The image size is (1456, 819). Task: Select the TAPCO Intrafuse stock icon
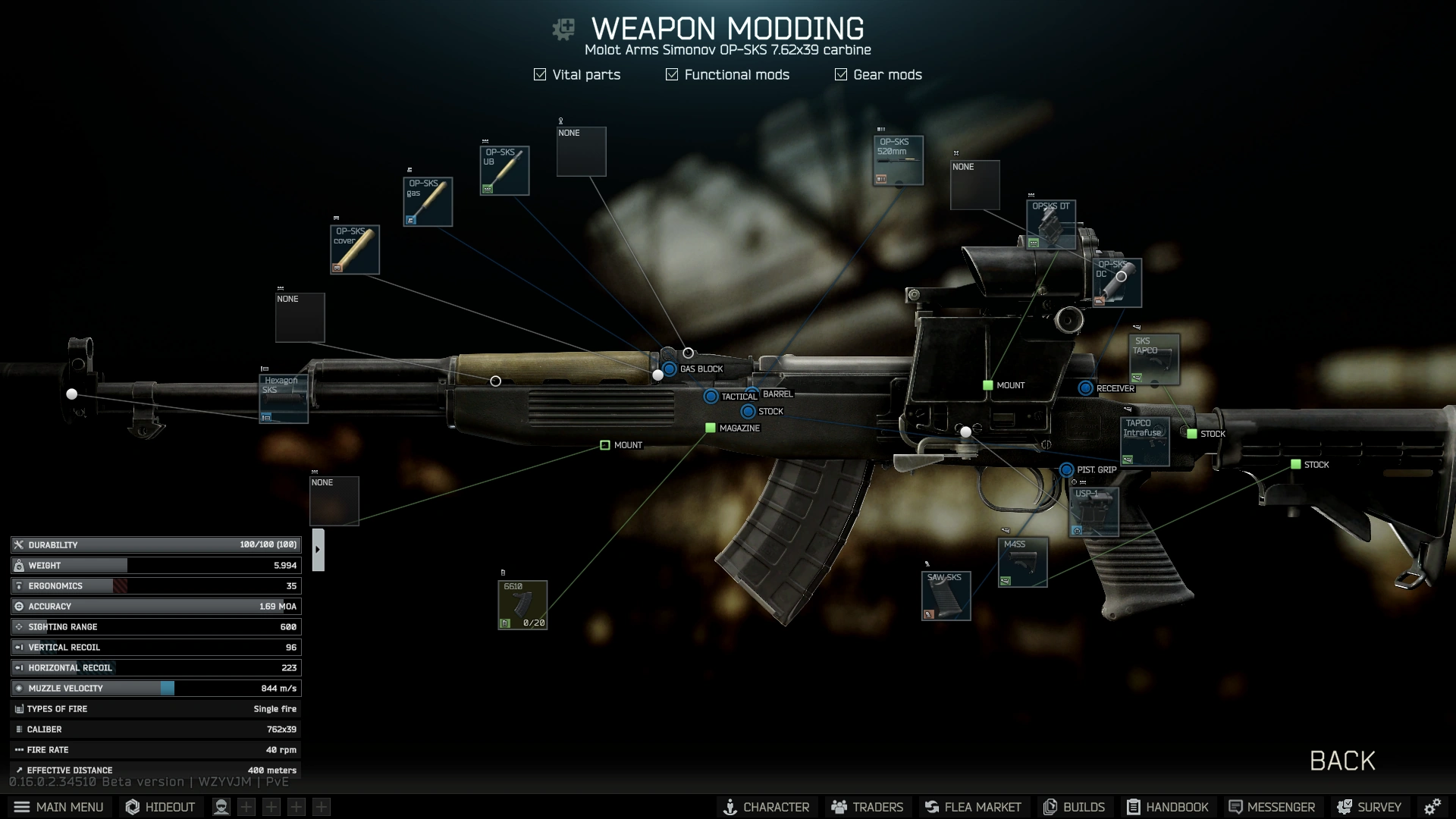pyautogui.click(x=1144, y=441)
